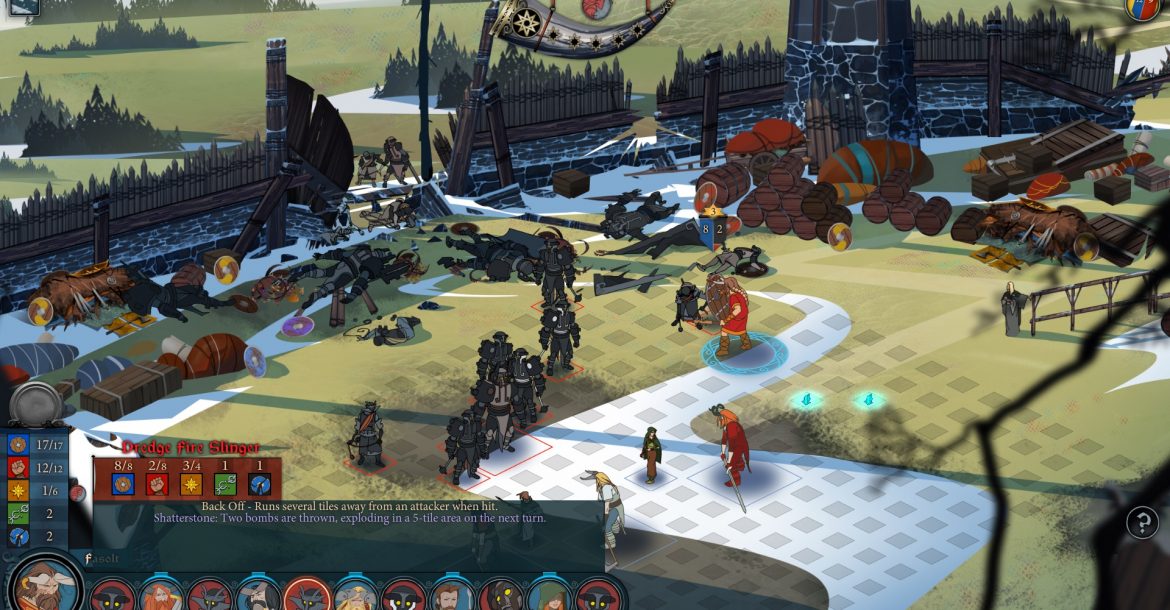Image resolution: width=1170 pixels, height=610 pixels.
Task: Select Fasolt's willpower star icon showing 1/6
Action: point(18,490)
